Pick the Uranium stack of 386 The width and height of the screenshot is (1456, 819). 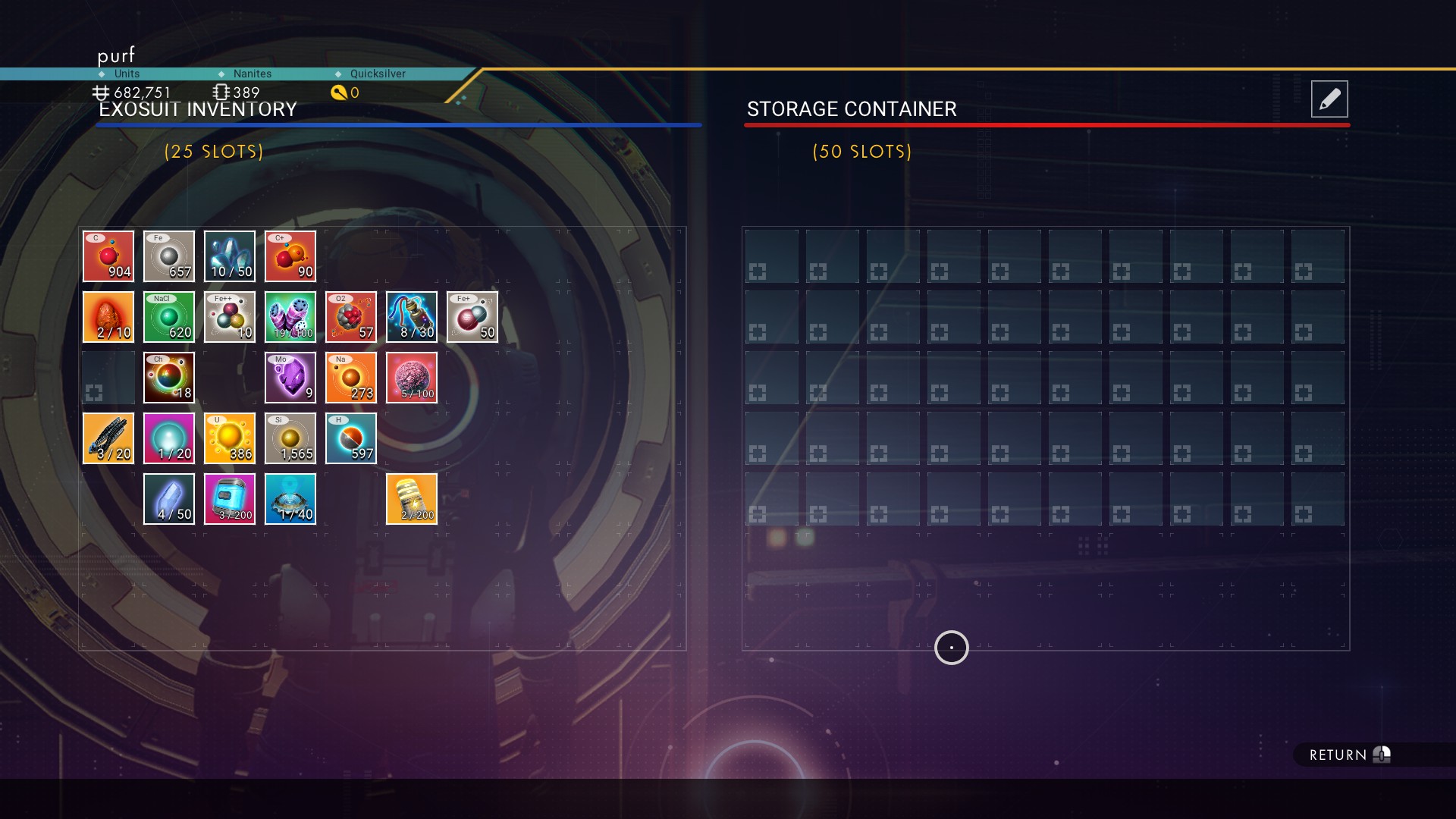230,438
